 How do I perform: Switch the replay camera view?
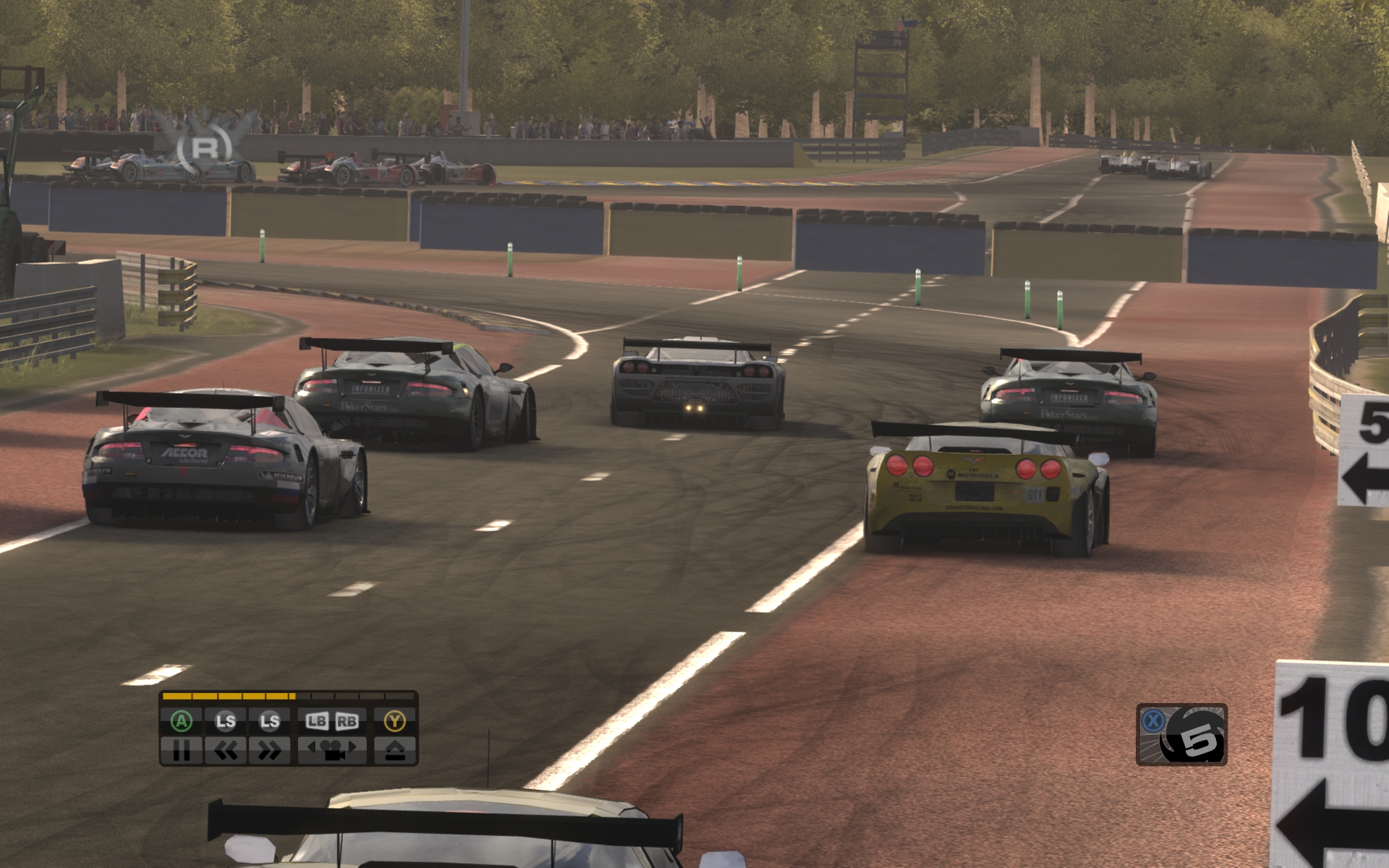(332, 751)
